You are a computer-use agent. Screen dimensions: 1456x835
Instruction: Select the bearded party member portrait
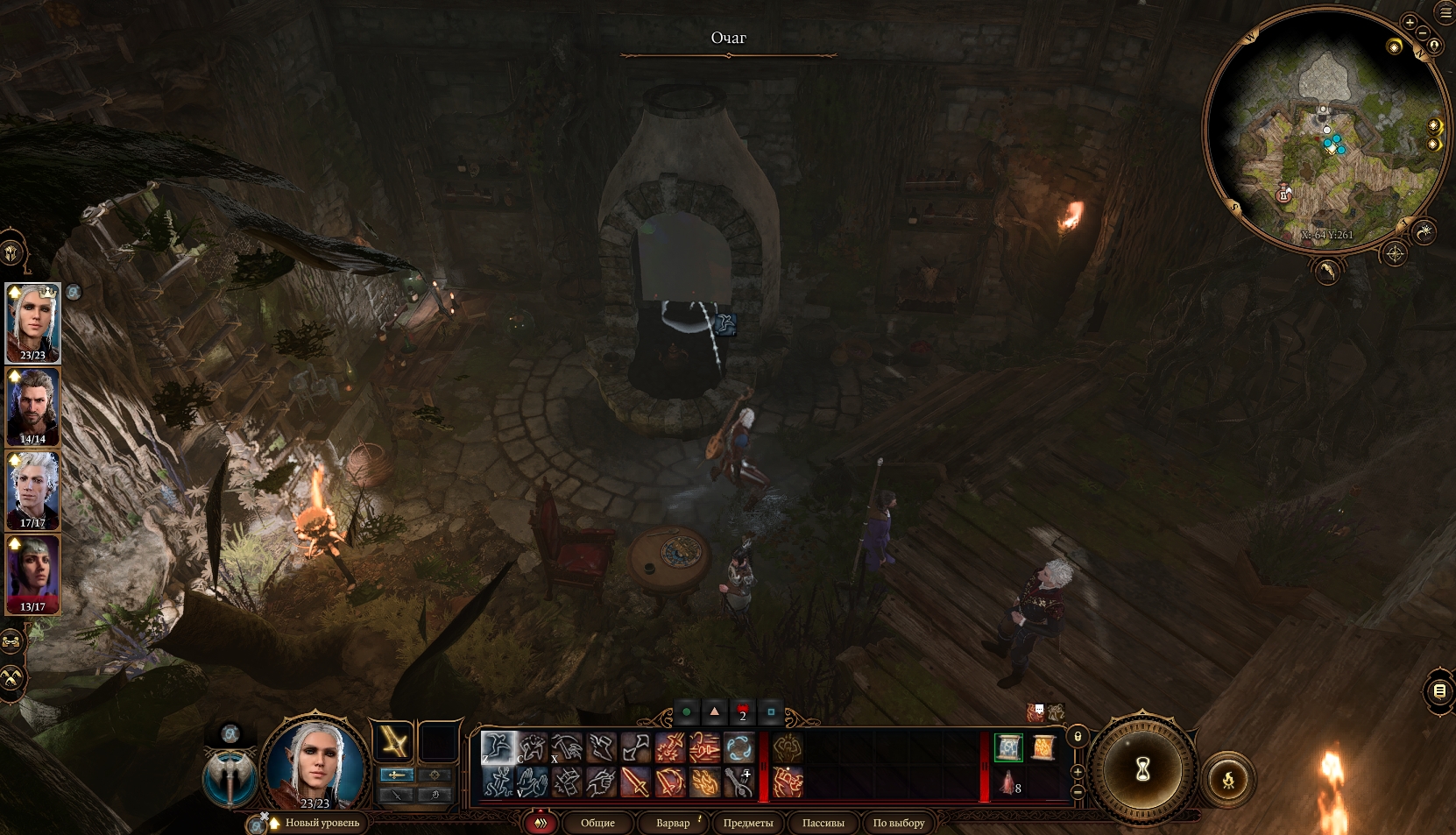tap(32, 405)
